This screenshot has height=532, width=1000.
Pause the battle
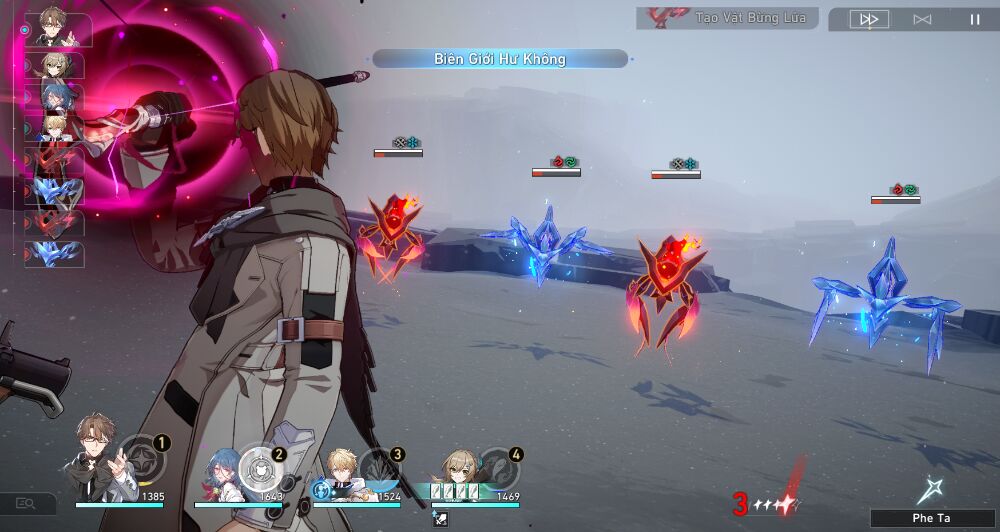pos(975,19)
